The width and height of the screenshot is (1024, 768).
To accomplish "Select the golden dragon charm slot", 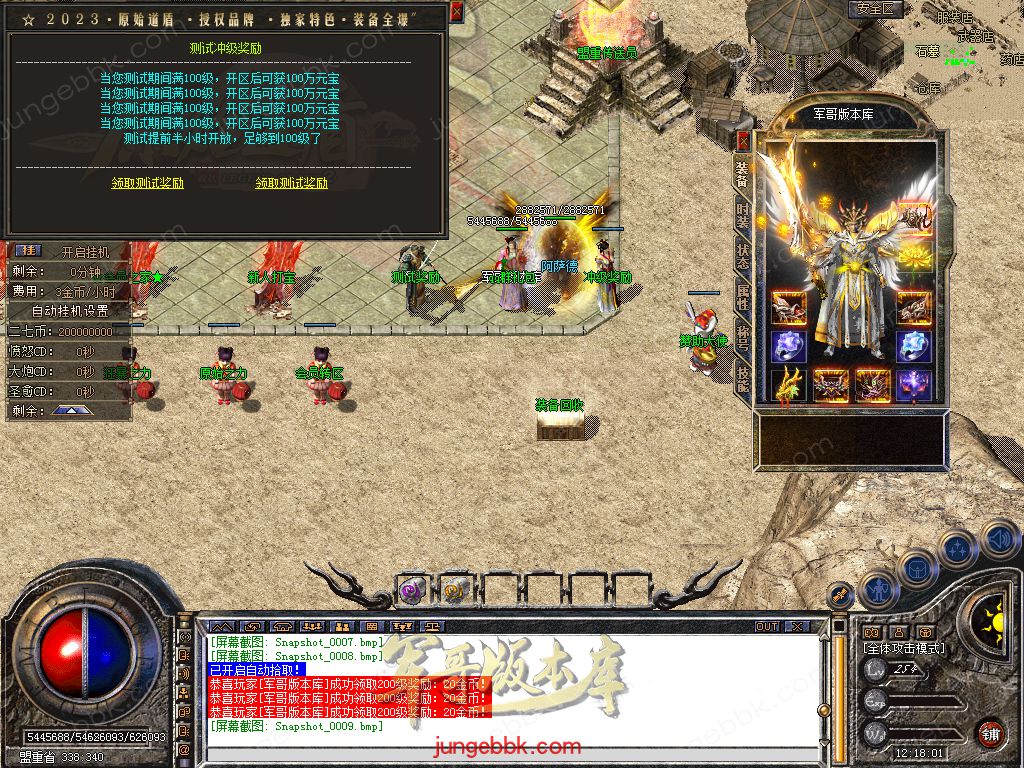I will [788, 384].
